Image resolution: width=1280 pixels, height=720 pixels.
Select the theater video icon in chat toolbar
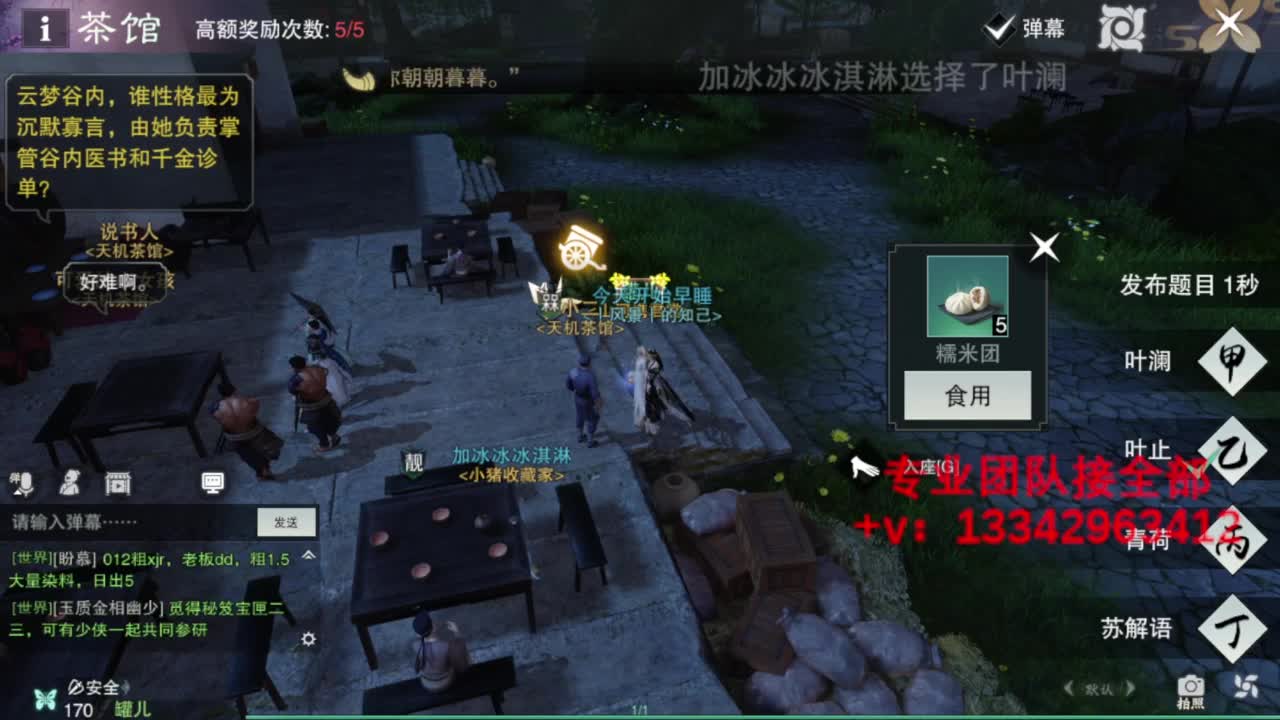click(117, 482)
